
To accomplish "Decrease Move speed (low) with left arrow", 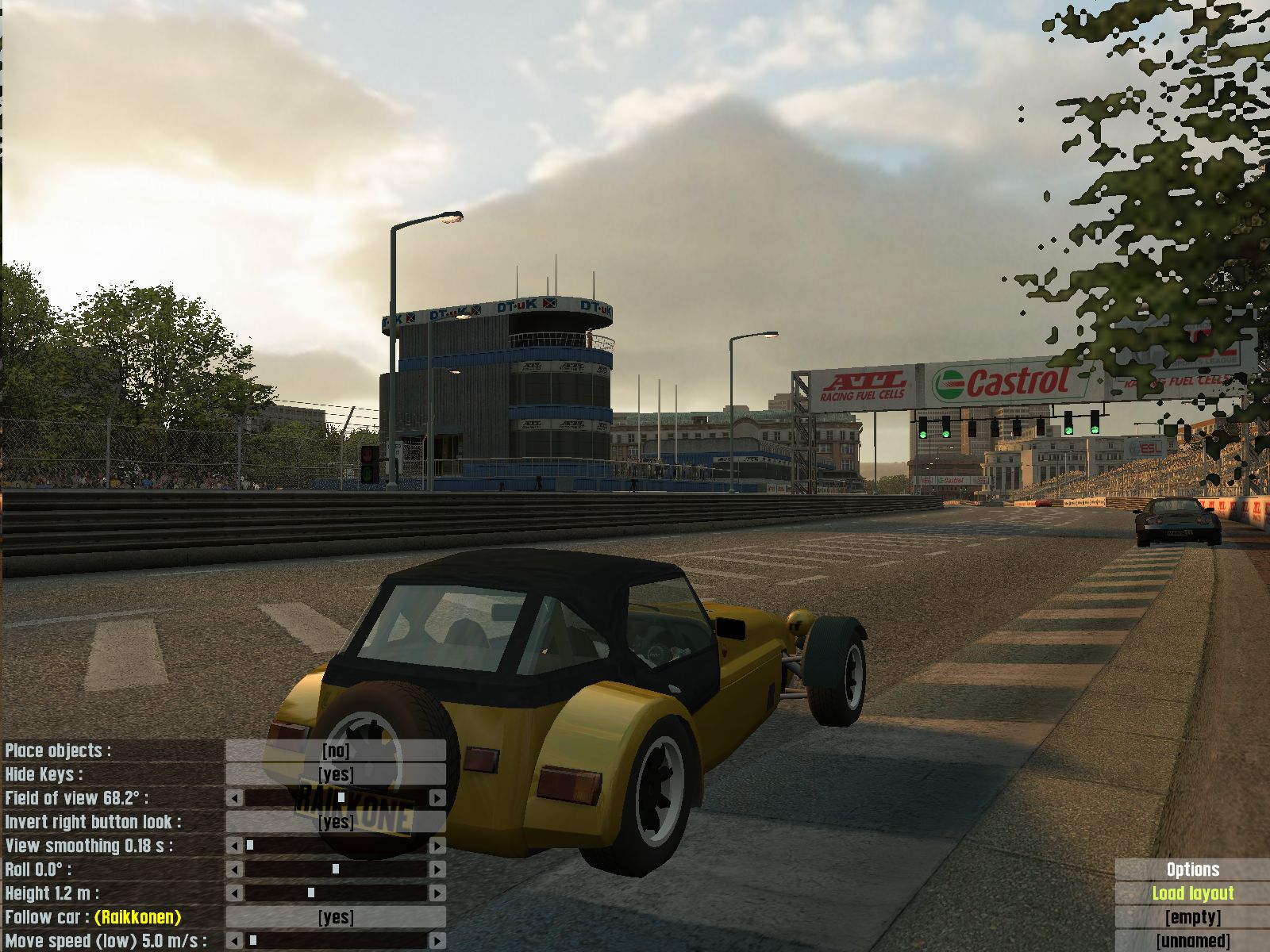I will tap(235, 941).
